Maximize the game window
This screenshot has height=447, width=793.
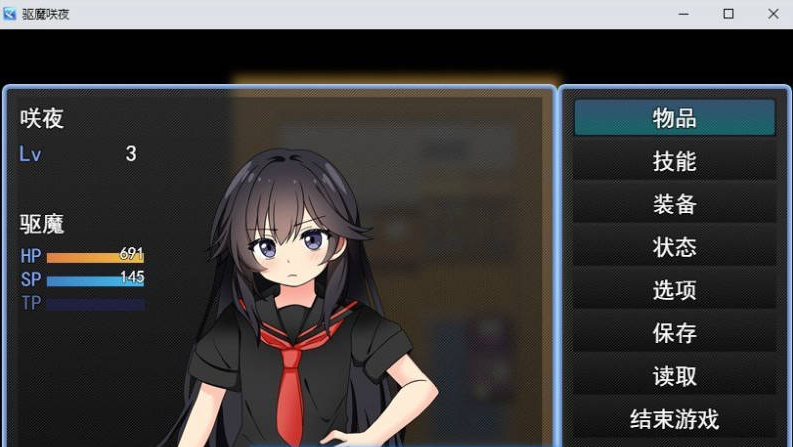728,14
